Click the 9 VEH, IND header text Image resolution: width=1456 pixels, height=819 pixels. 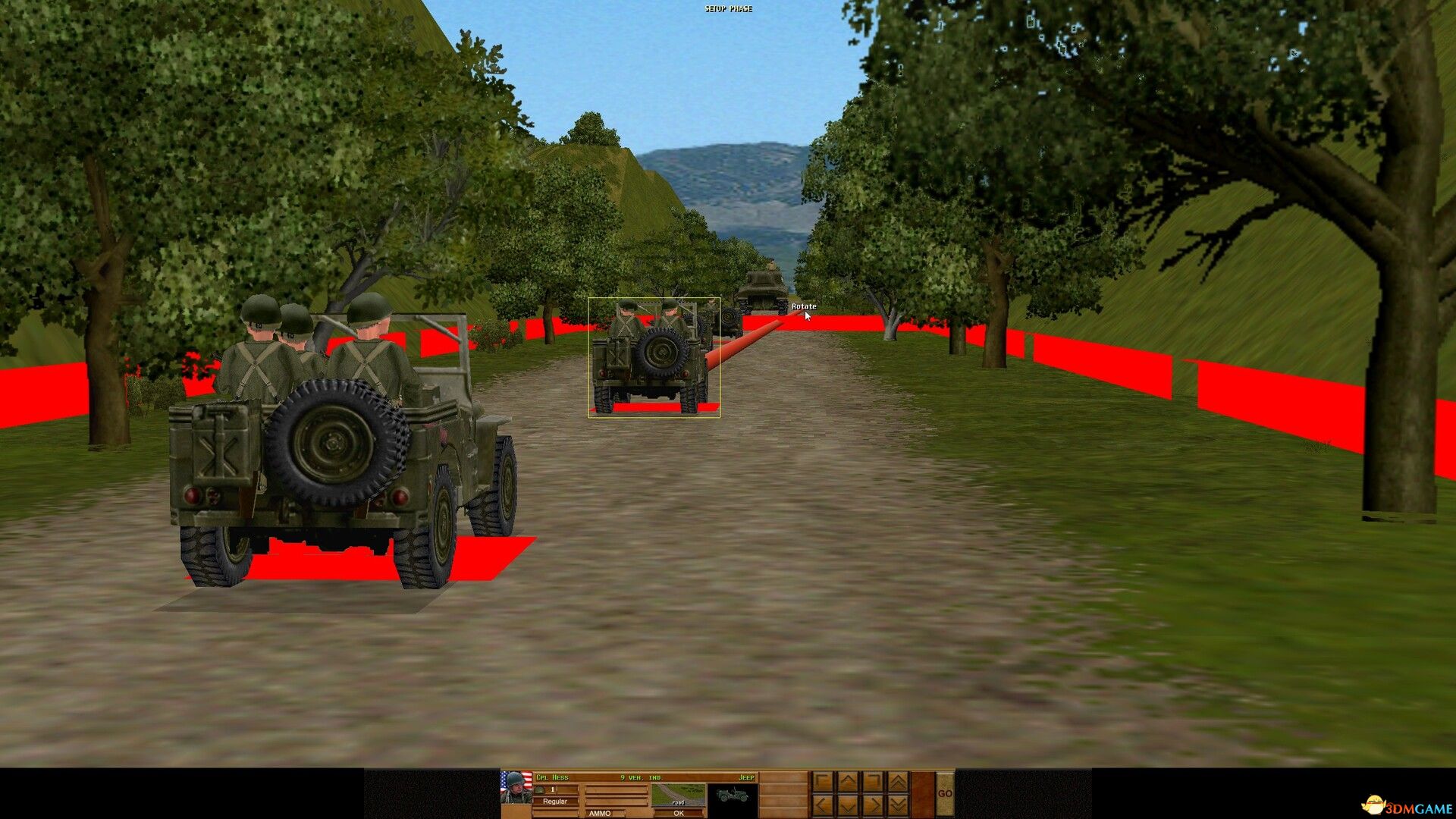point(640,777)
